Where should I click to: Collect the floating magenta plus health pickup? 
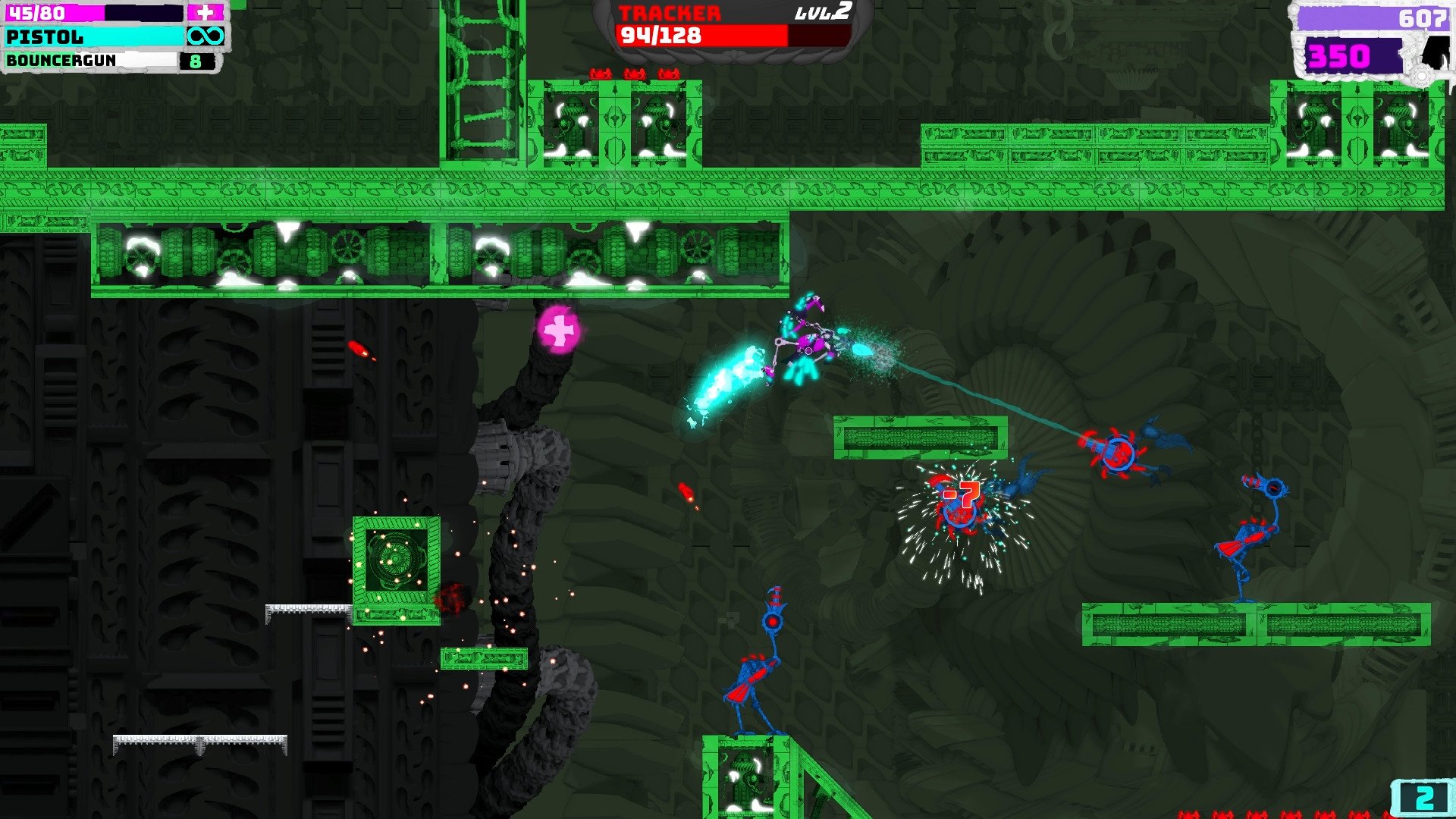point(559,330)
